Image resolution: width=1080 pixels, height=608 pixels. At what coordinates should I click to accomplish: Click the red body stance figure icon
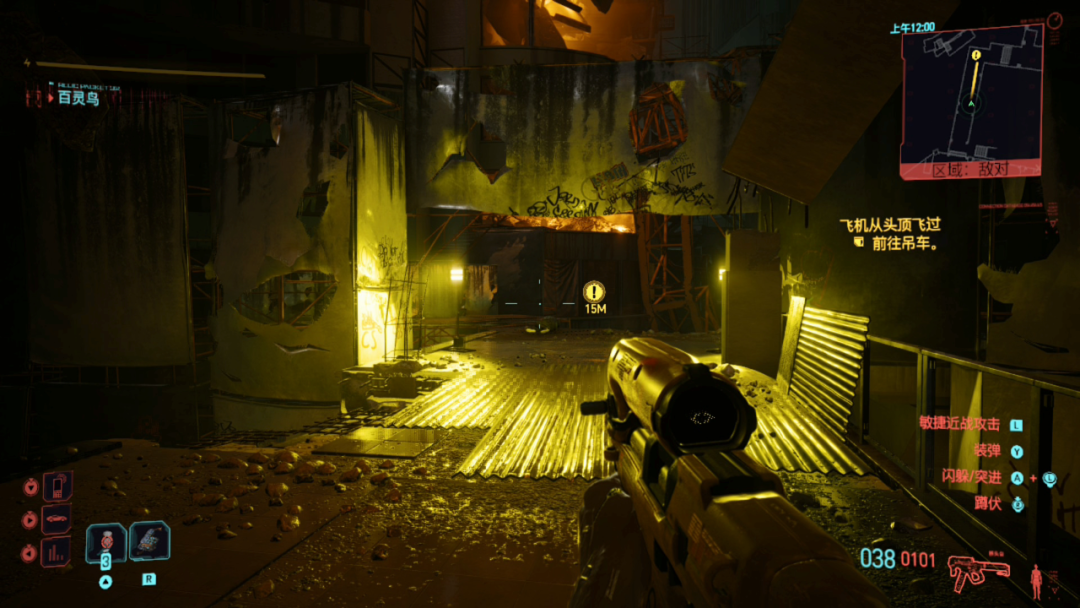tap(1036, 580)
